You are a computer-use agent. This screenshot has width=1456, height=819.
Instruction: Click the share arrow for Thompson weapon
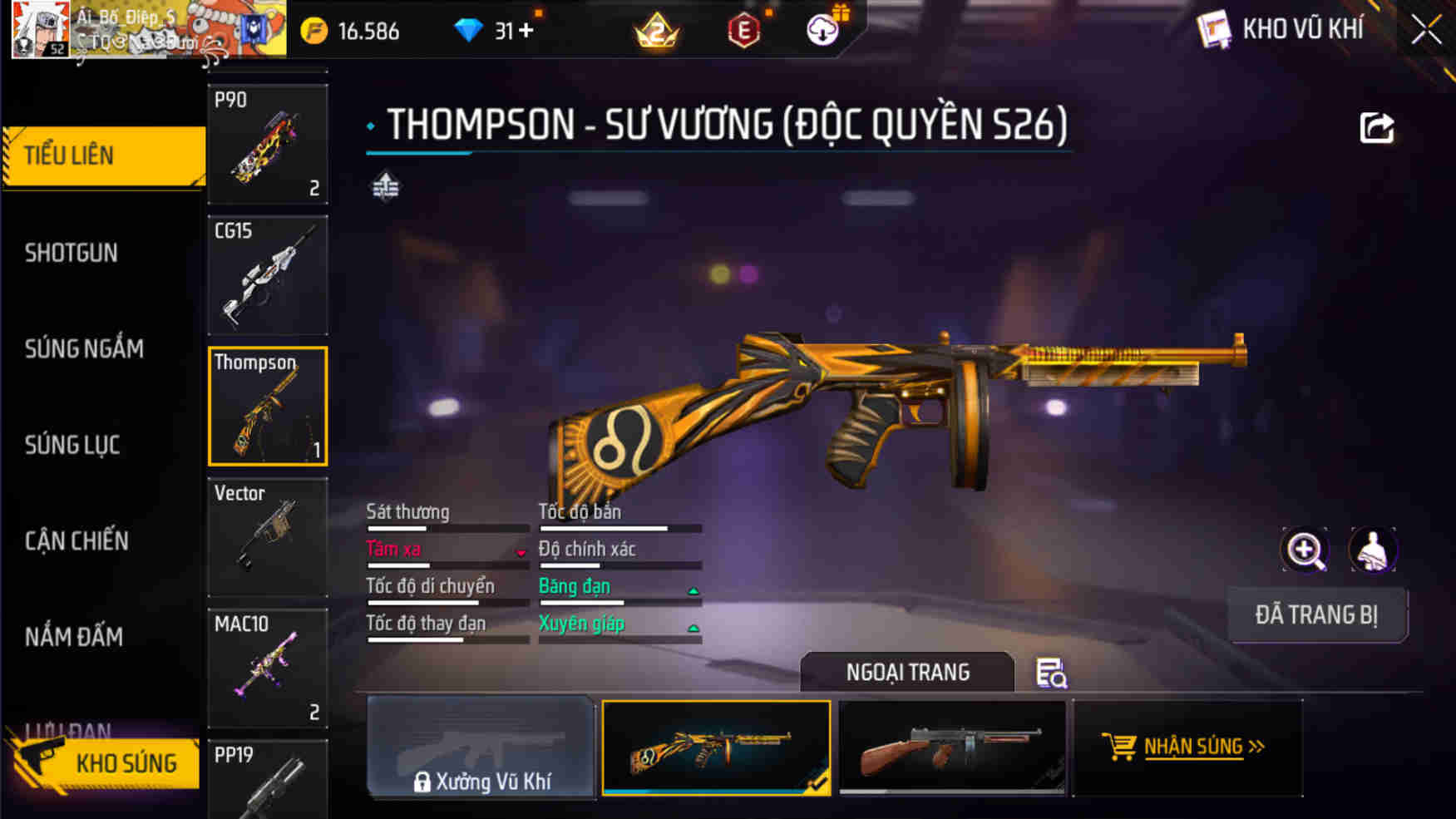point(1376,126)
